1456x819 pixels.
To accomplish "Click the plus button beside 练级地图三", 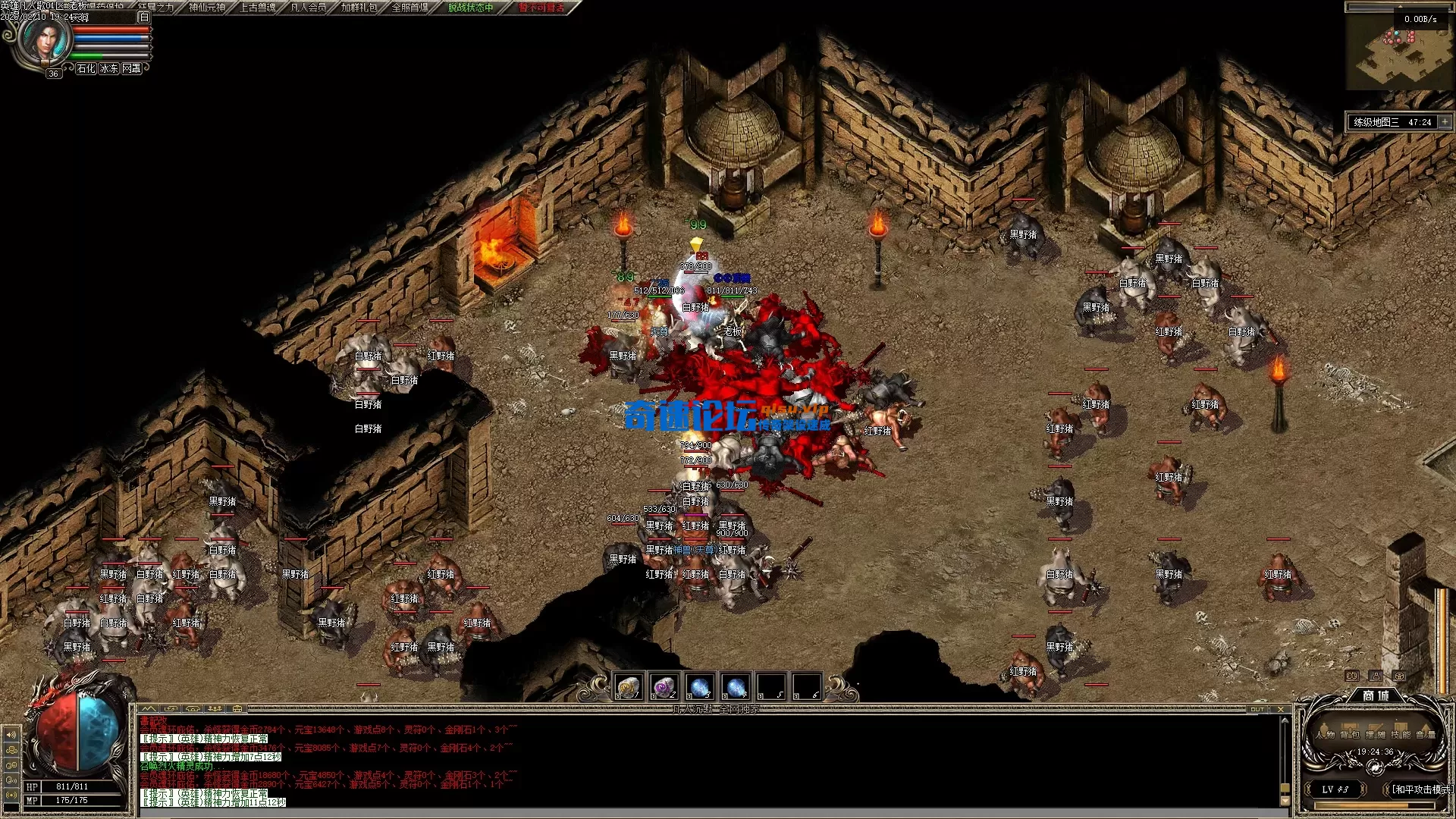I will (1445, 122).
